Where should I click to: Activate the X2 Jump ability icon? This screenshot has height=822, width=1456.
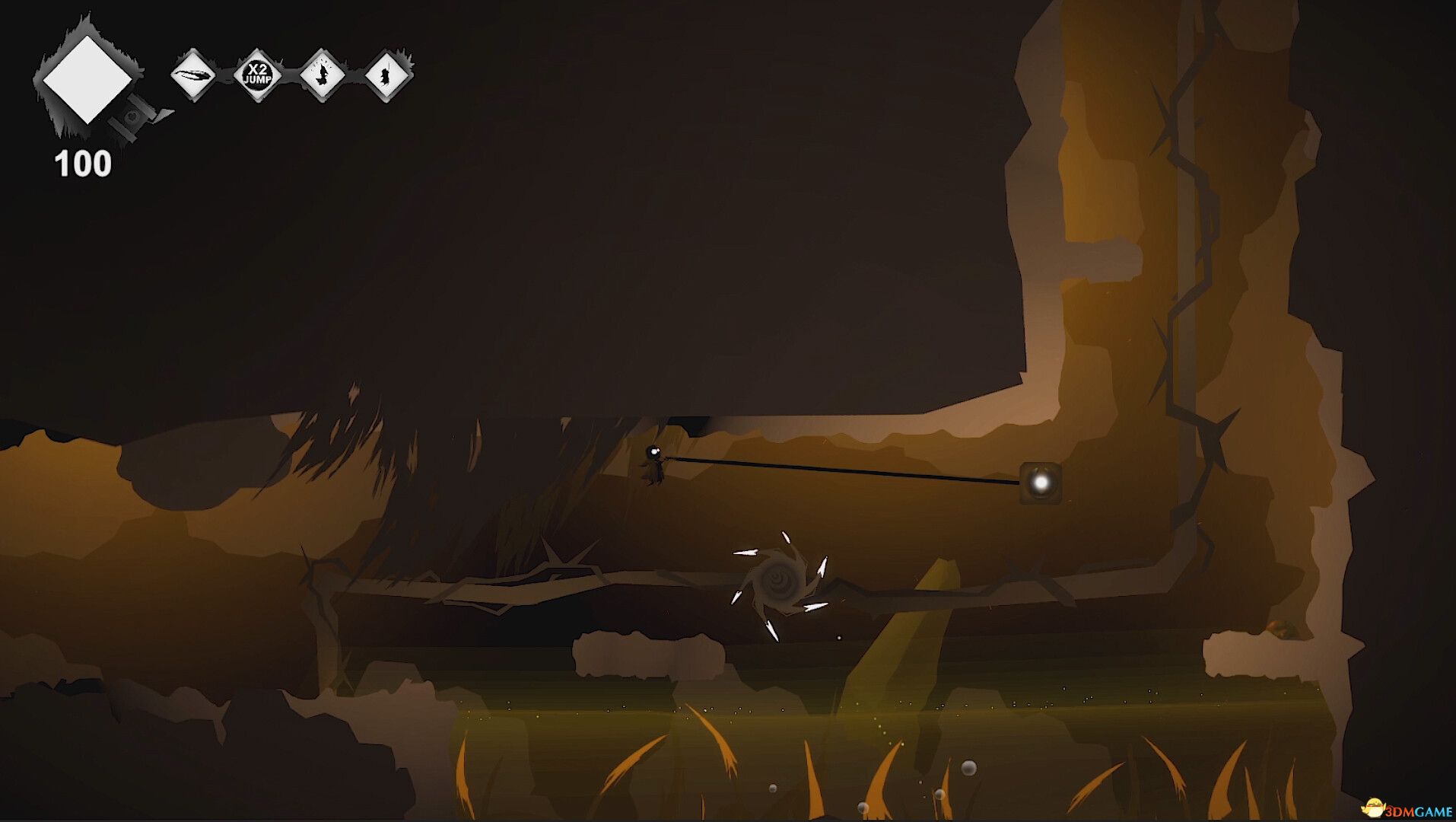click(x=258, y=75)
